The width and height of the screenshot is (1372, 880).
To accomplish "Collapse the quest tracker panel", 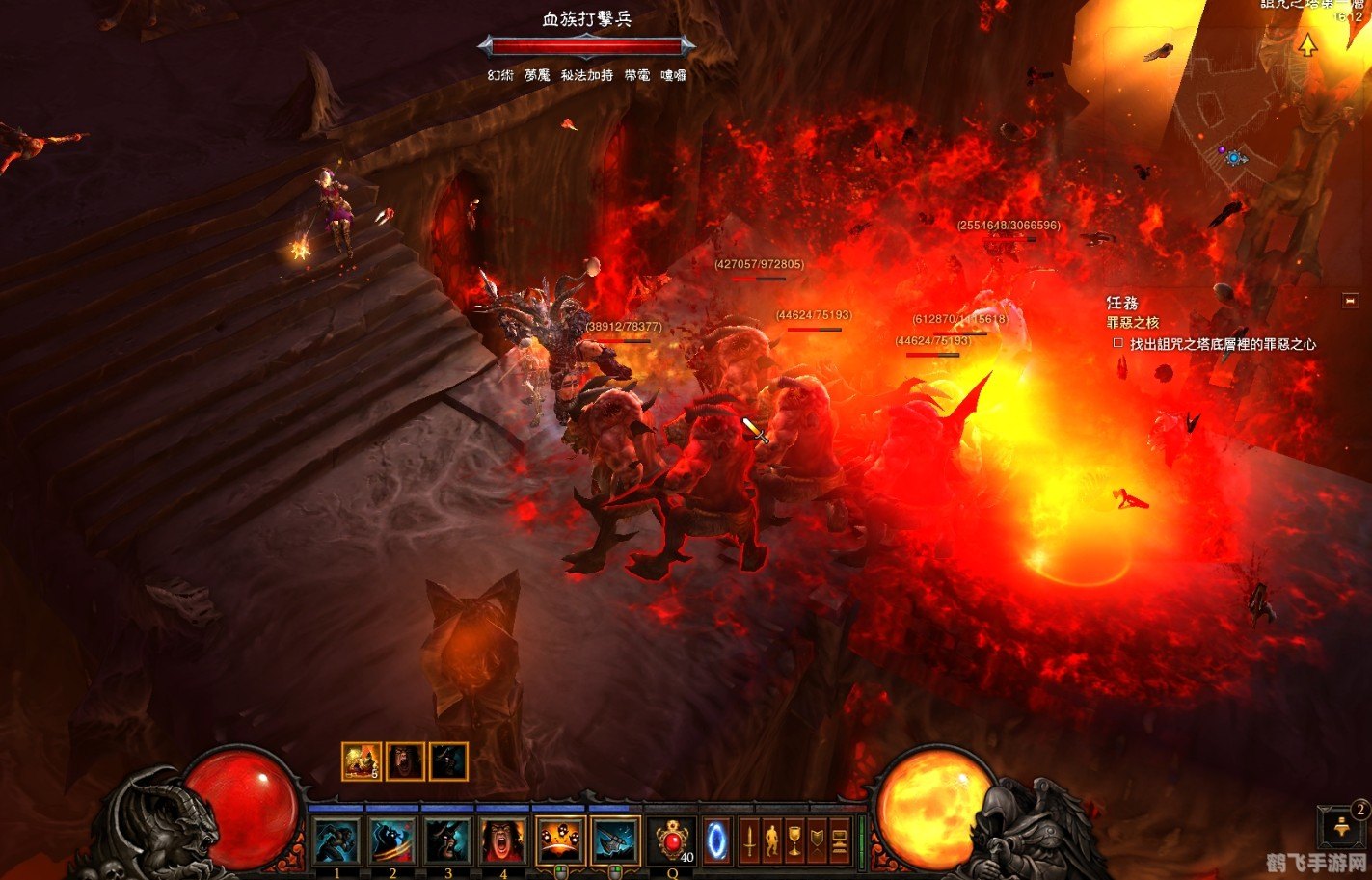I will point(1350,302).
